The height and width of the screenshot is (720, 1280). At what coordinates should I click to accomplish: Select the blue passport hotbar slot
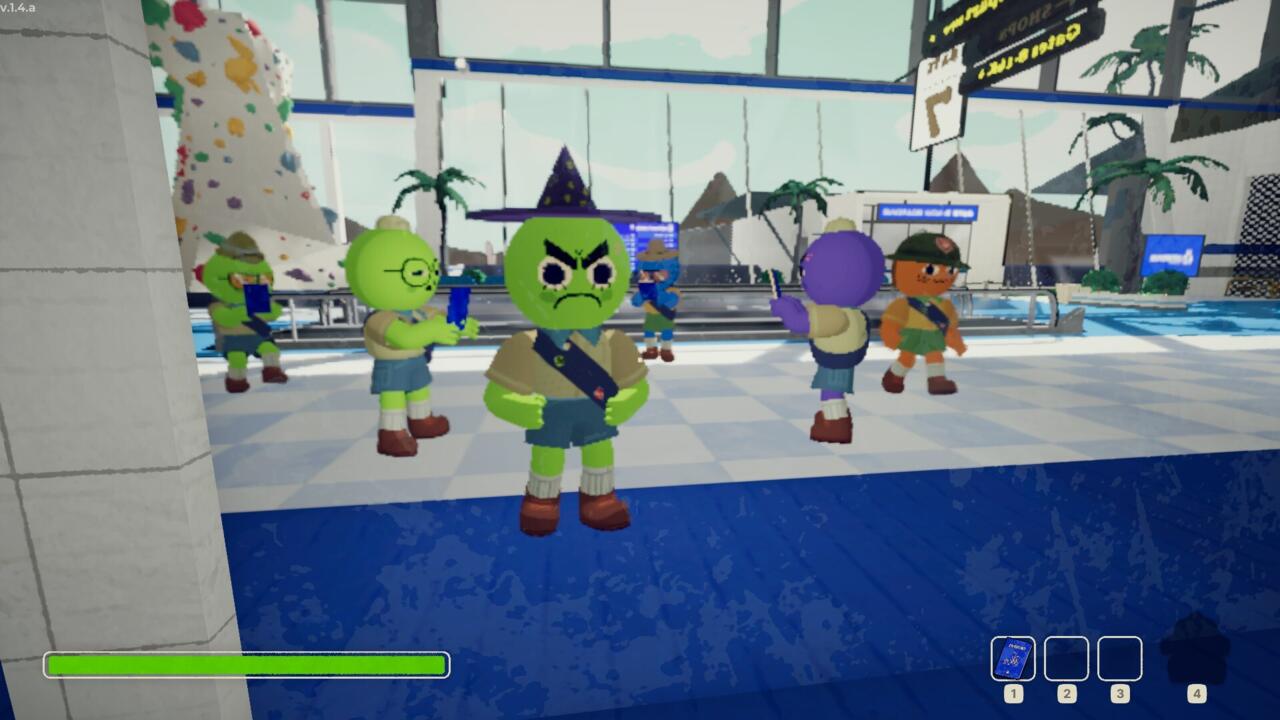pyautogui.click(x=1013, y=658)
